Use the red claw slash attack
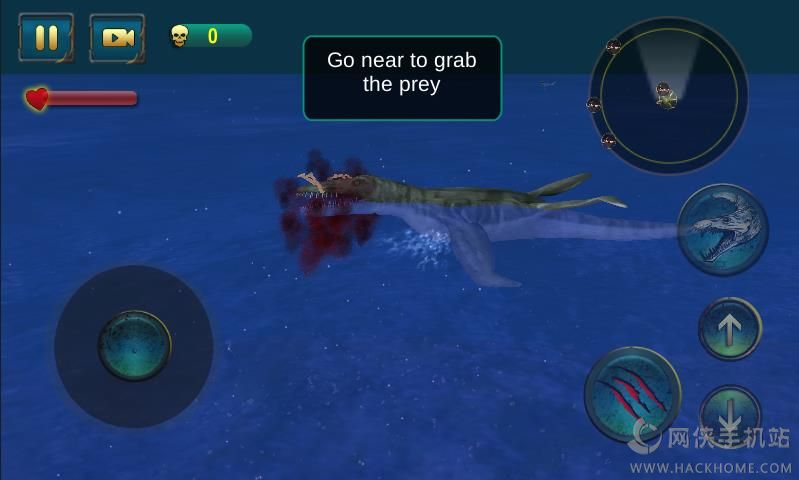 (x=632, y=394)
